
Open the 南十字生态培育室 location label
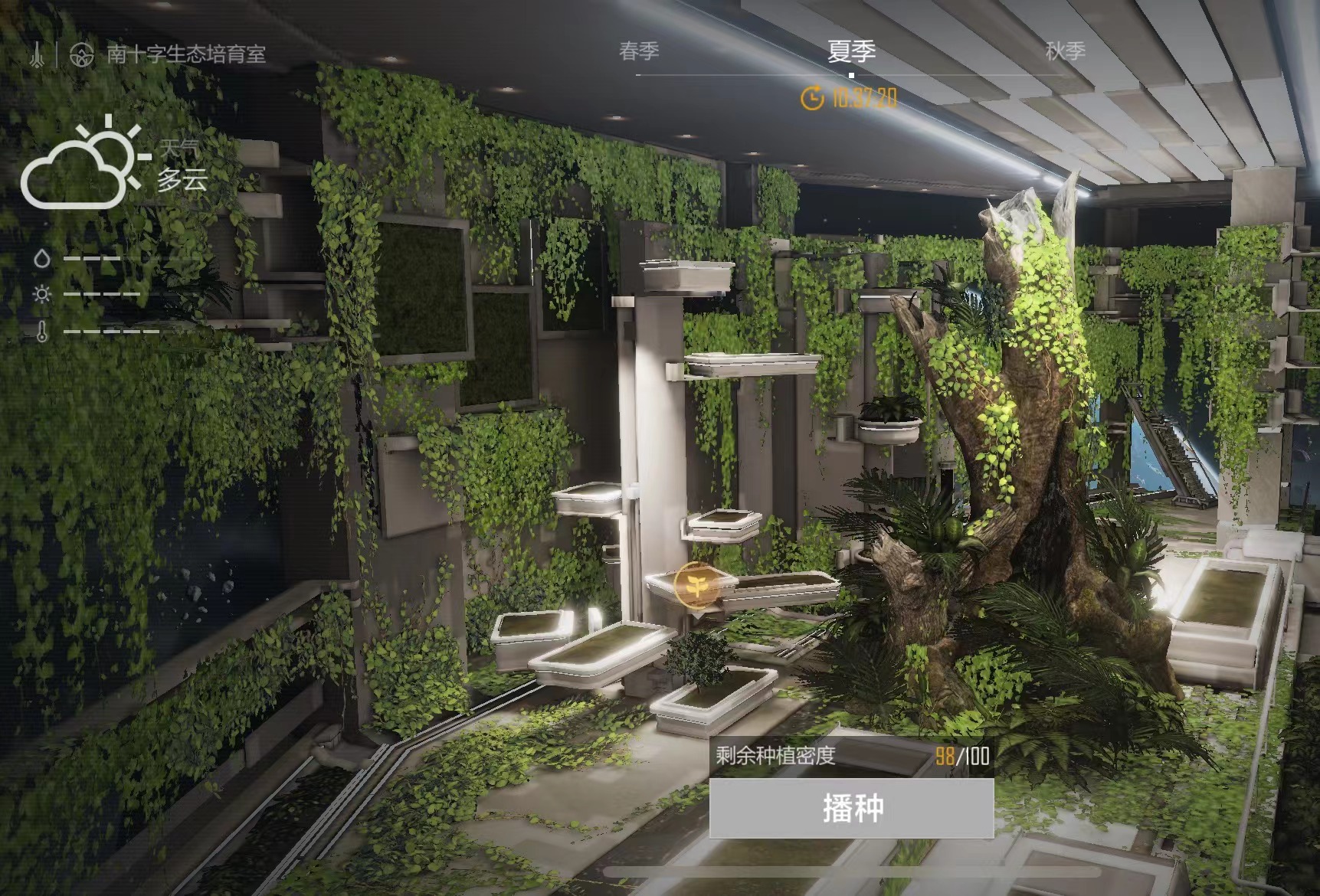coord(185,54)
